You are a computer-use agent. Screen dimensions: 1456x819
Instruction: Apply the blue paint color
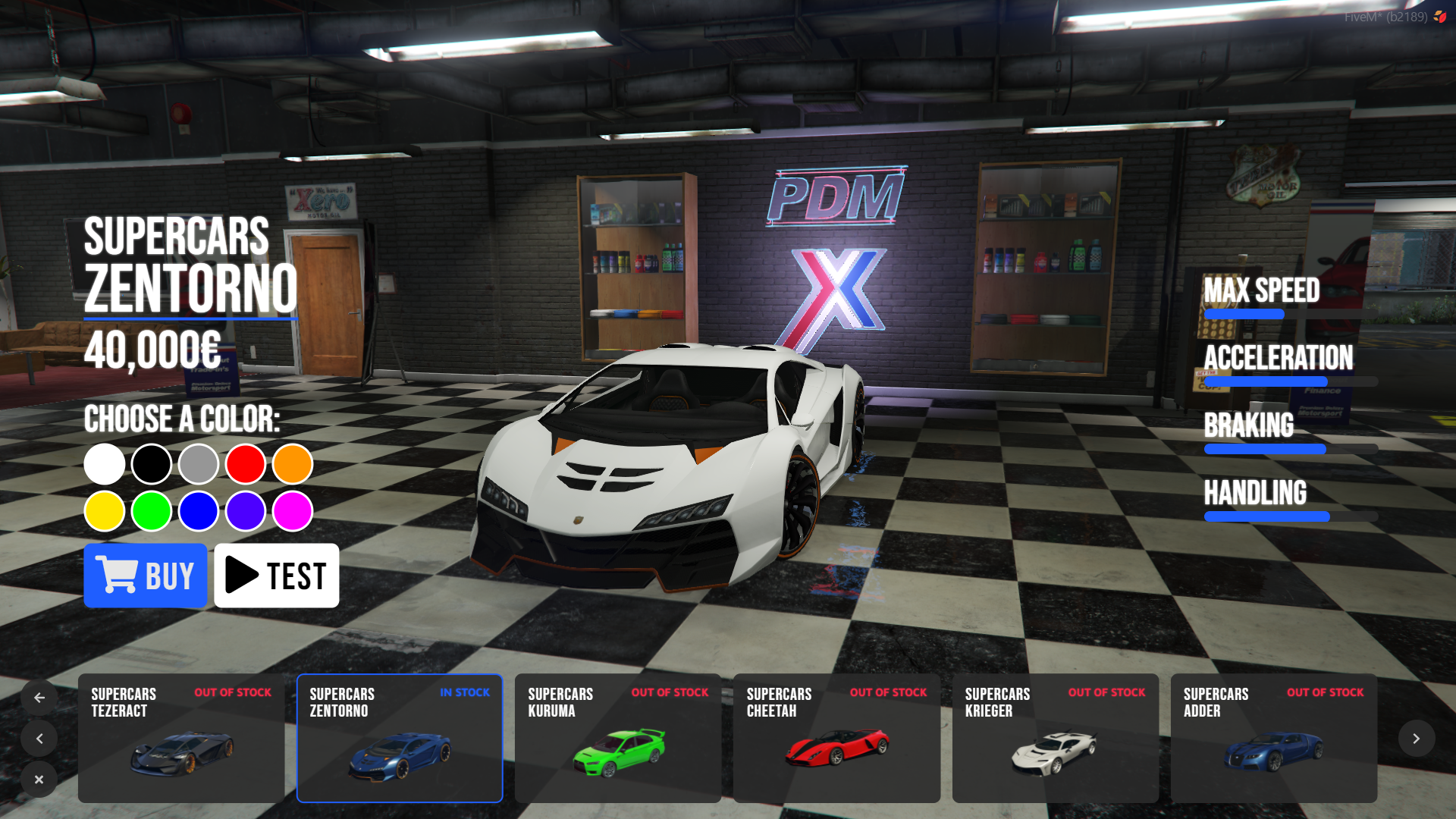(199, 511)
